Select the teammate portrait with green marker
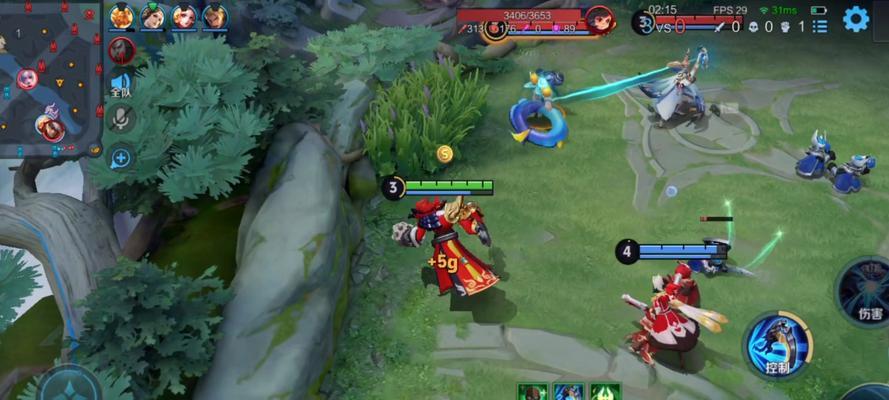Viewport: 889px width, 400px height. [x=153, y=17]
